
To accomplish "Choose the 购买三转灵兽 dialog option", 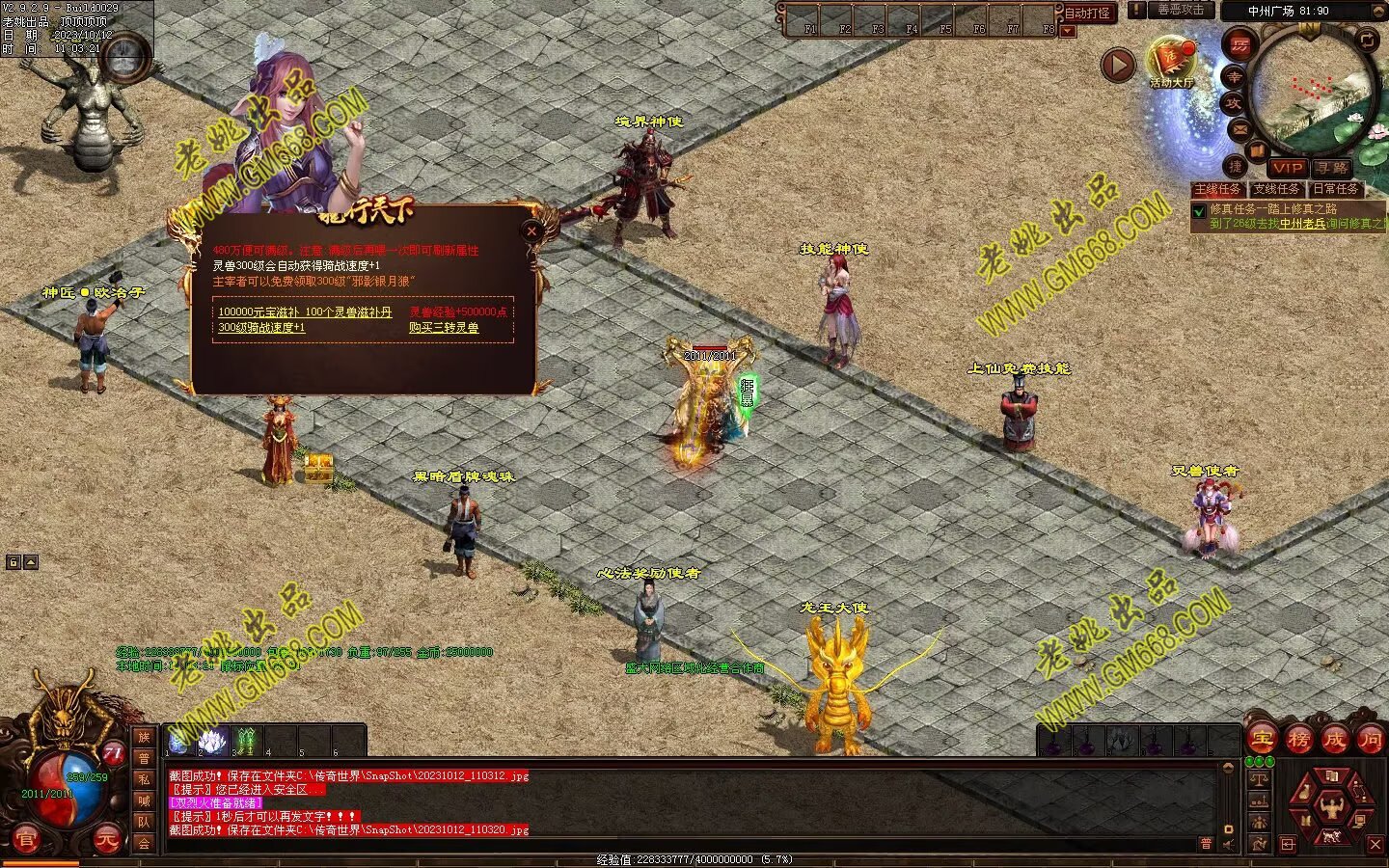I will [444, 328].
